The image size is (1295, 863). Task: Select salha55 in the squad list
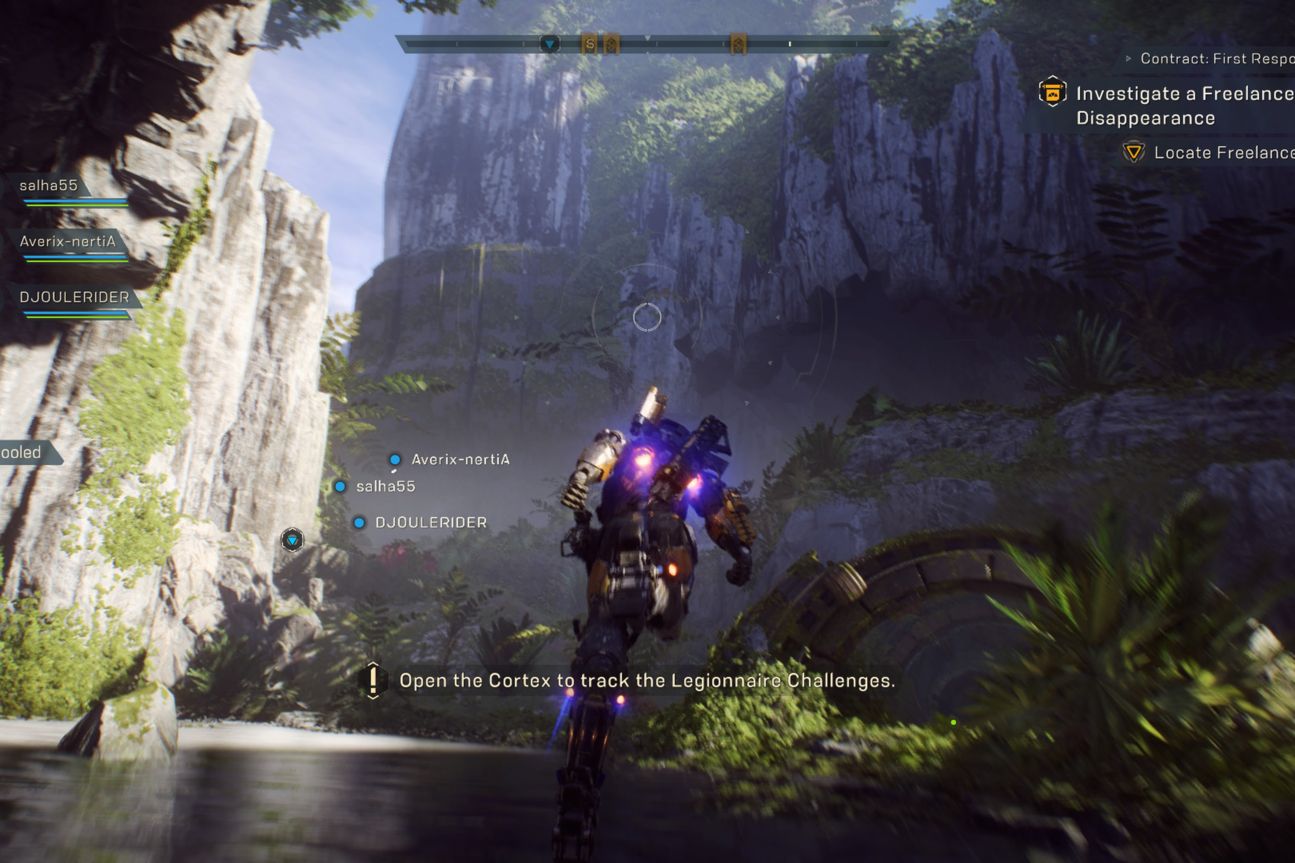[x=48, y=186]
